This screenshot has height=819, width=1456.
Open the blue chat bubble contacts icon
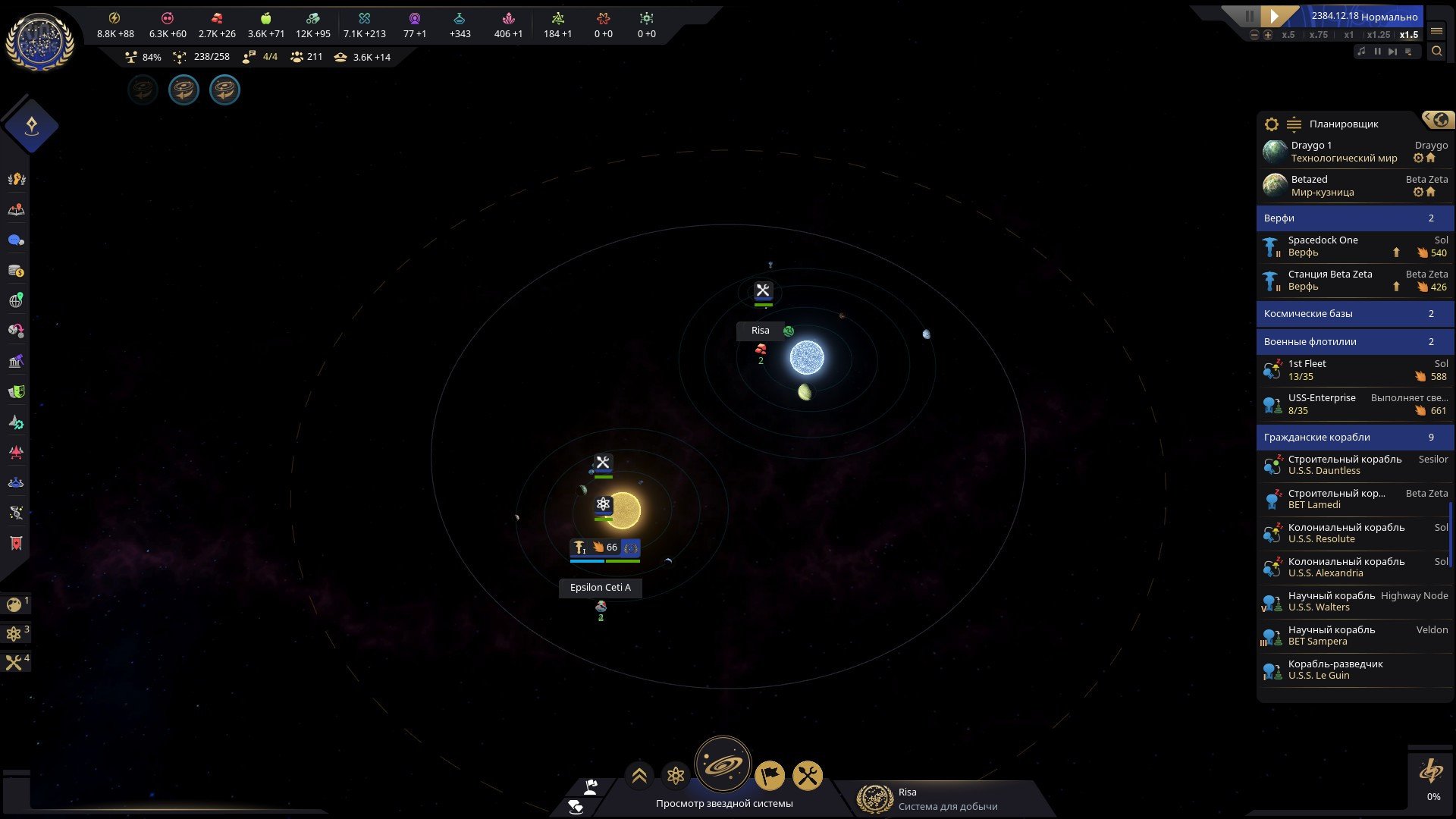(16, 240)
